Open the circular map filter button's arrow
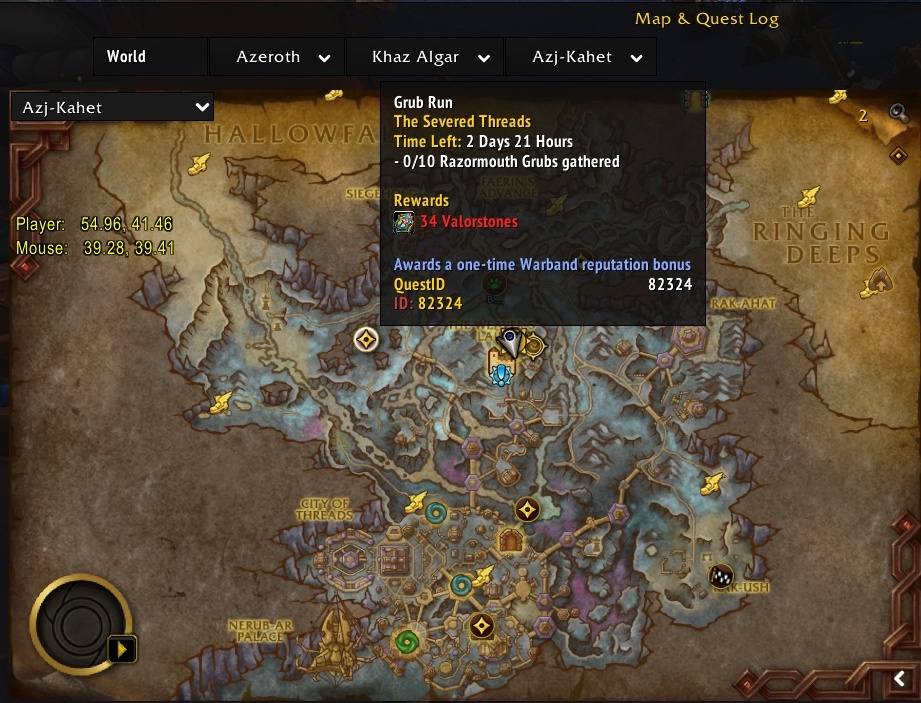This screenshot has height=703, width=921. (123, 649)
